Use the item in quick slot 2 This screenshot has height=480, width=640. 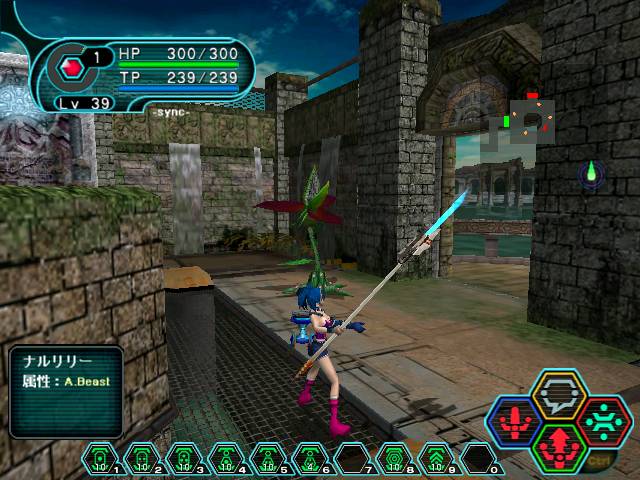pos(143,458)
